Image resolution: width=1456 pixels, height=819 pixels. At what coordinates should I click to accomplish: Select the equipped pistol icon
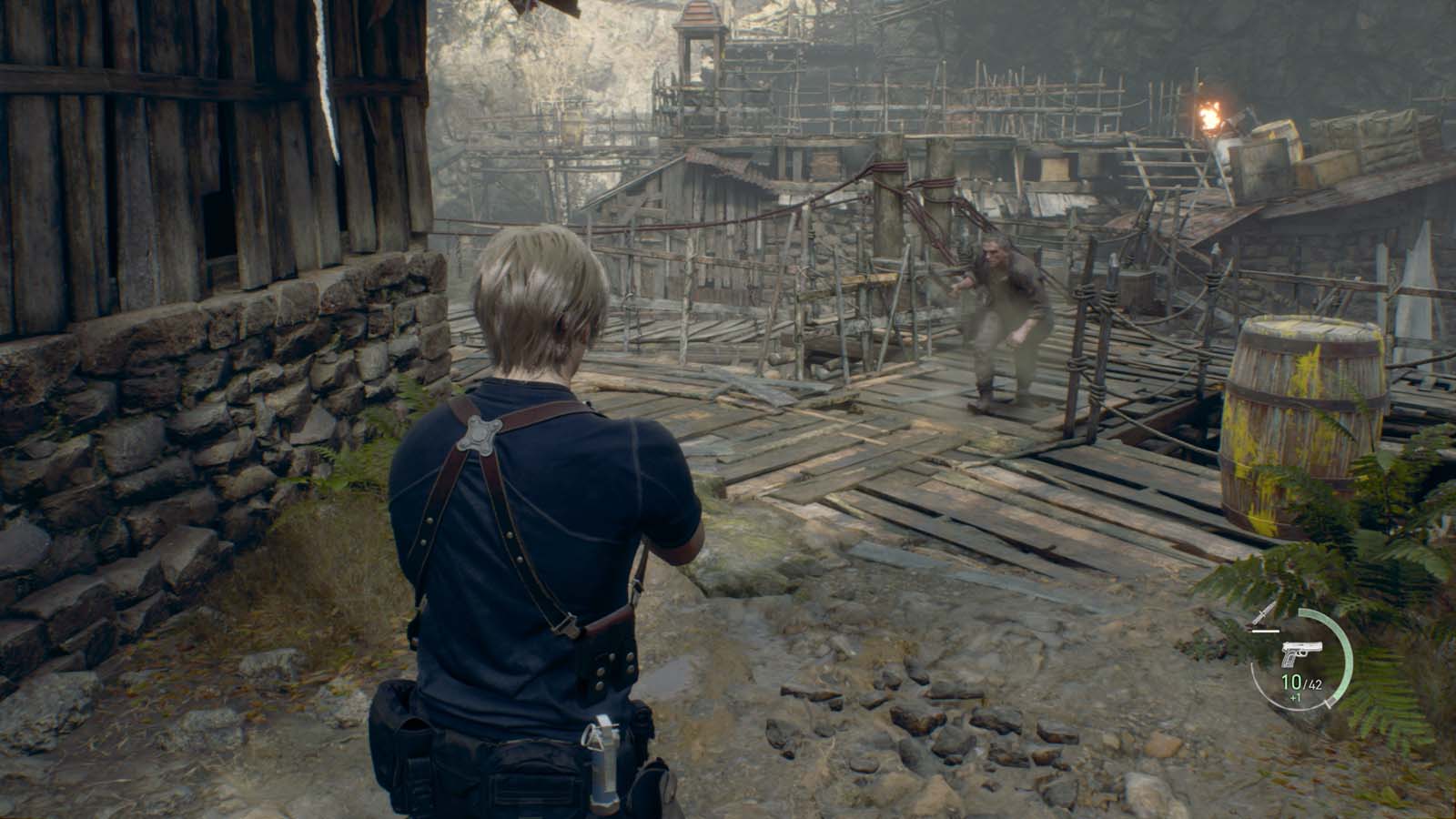click(1303, 653)
